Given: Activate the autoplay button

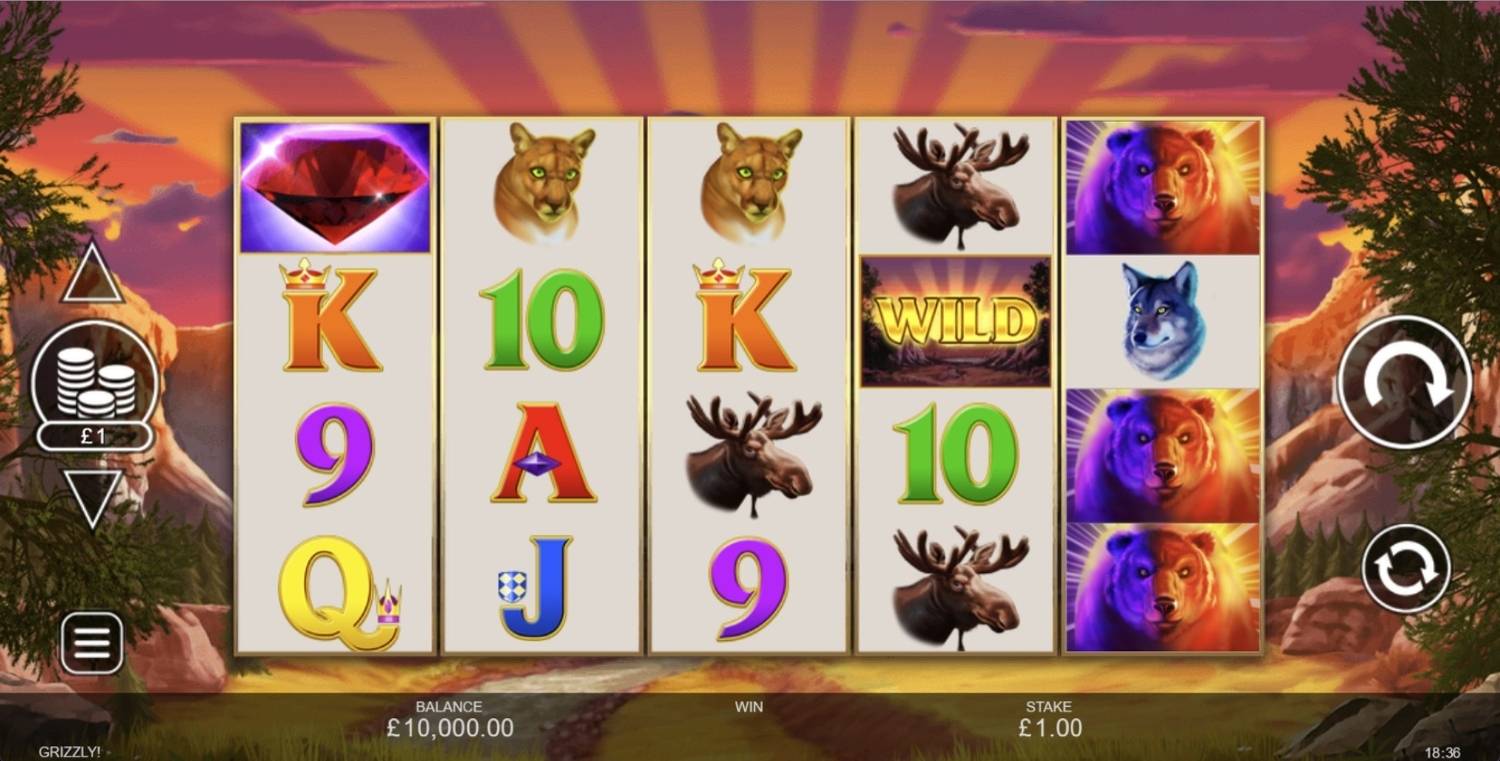Looking at the screenshot, I should tap(1405, 568).
